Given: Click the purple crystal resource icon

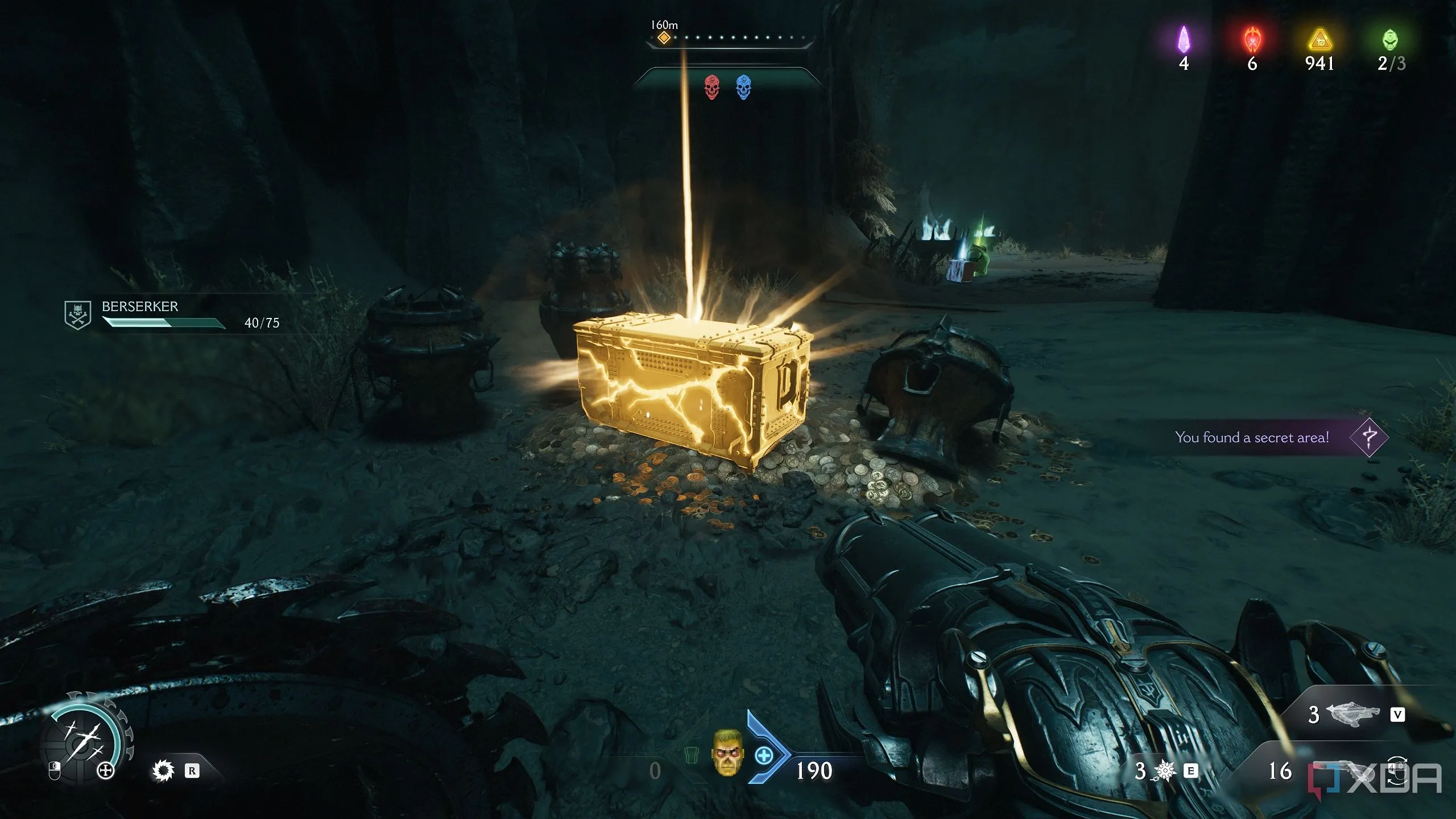Looking at the screenshot, I should tap(1184, 40).
